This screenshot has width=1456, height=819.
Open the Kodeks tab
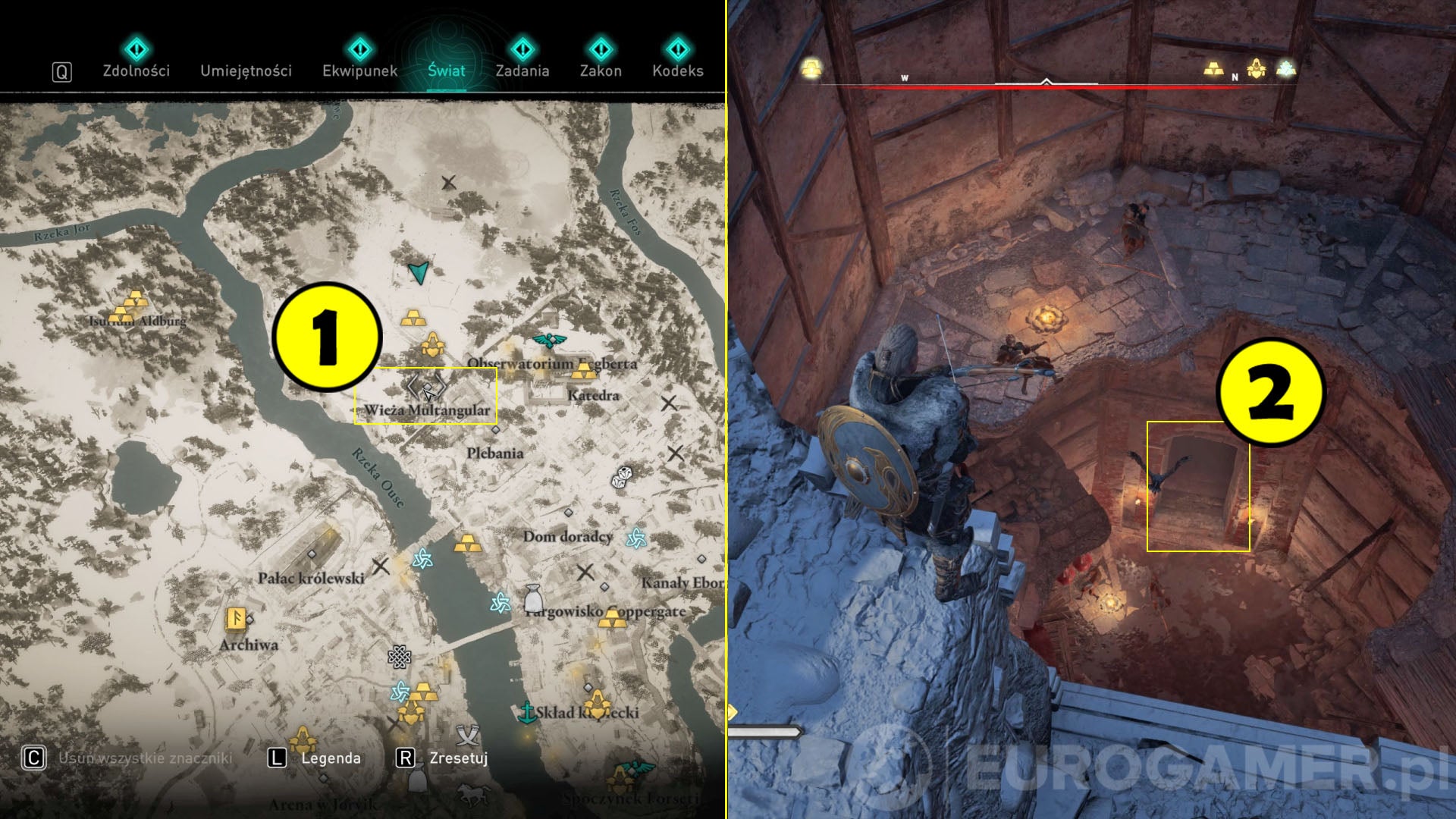tap(679, 71)
